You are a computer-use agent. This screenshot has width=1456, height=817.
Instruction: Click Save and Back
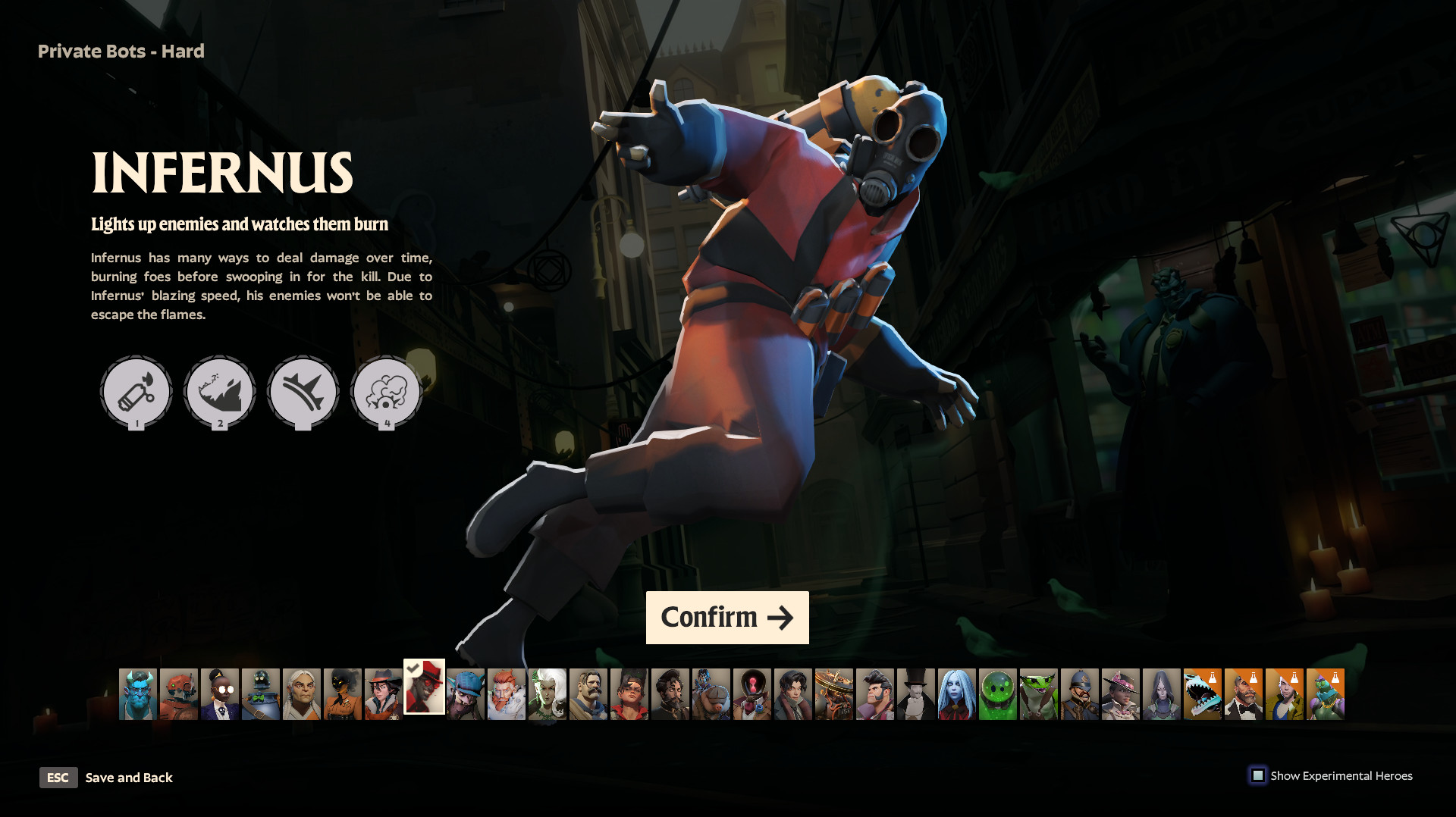(x=129, y=778)
